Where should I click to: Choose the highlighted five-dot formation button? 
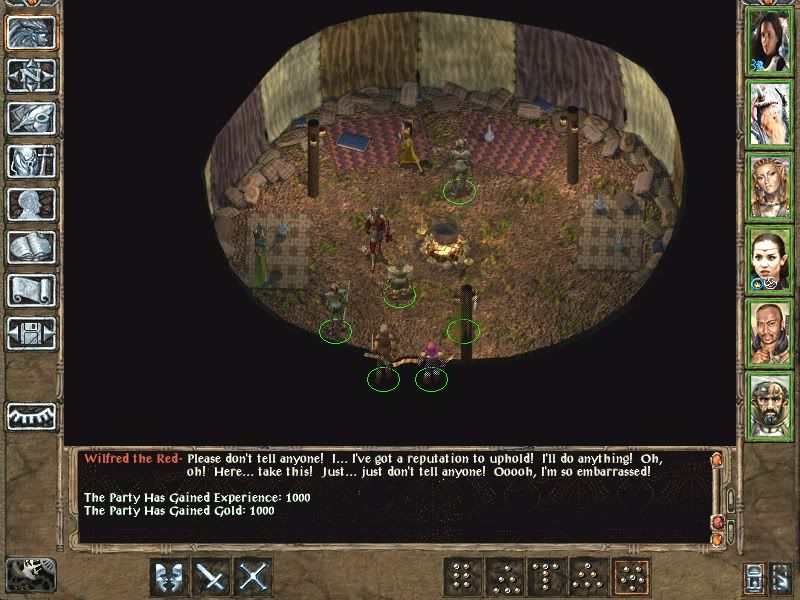tap(631, 577)
